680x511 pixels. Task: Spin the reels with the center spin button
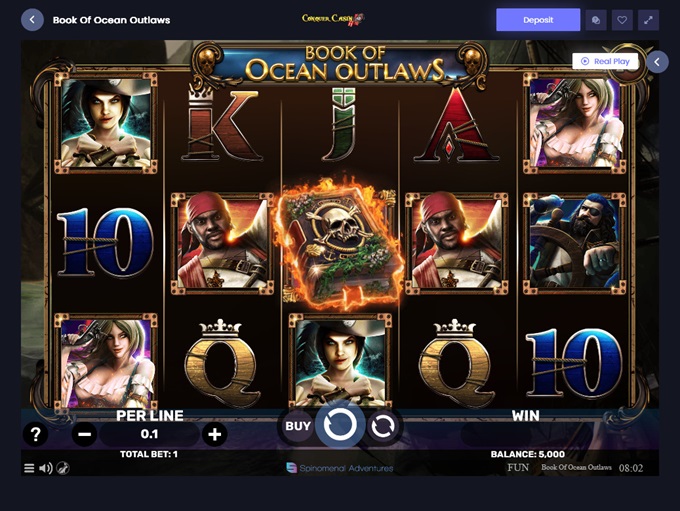pyautogui.click(x=340, y=425)
